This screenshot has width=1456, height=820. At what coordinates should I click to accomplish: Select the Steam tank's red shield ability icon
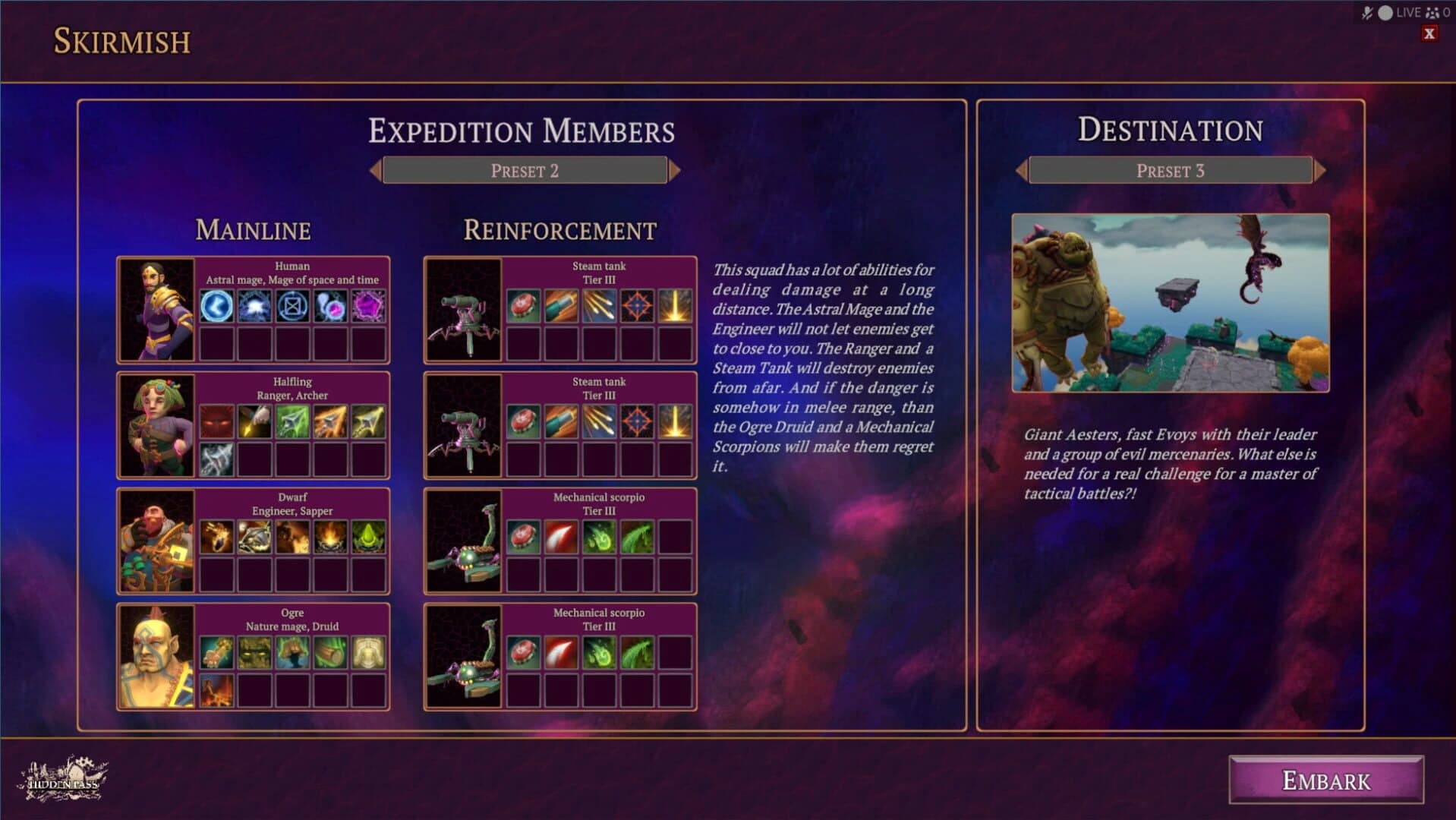pyautogui.click(x=523, y=307)
